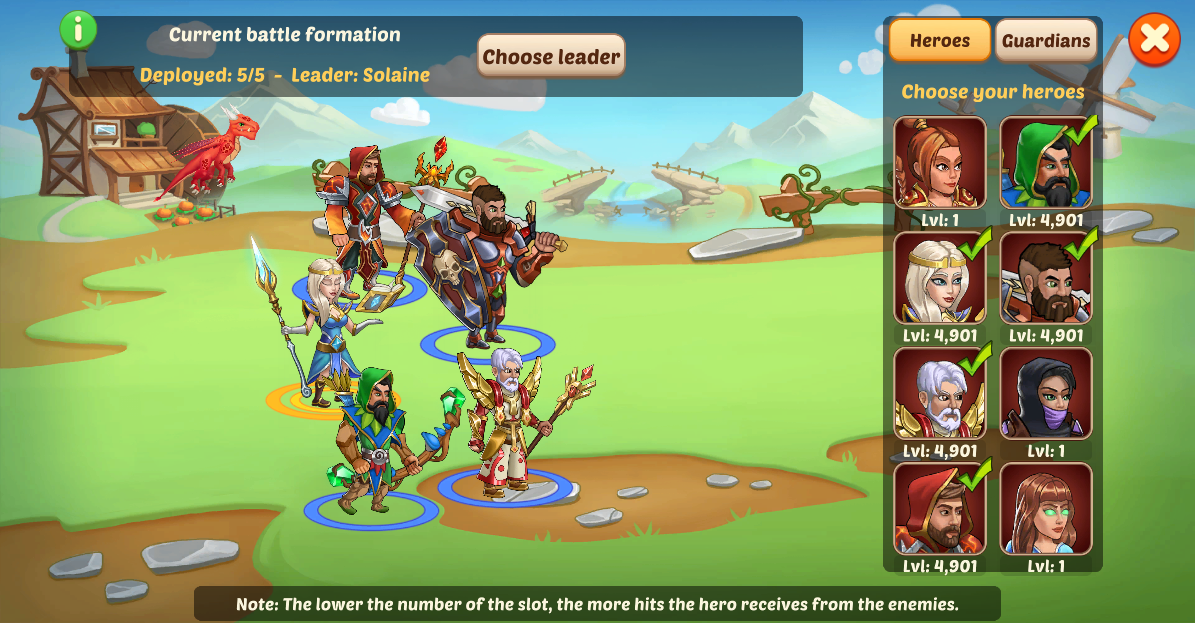1195x623 pixels.
Task: Select the Heroes tab
Action: [x=939, y=41]
